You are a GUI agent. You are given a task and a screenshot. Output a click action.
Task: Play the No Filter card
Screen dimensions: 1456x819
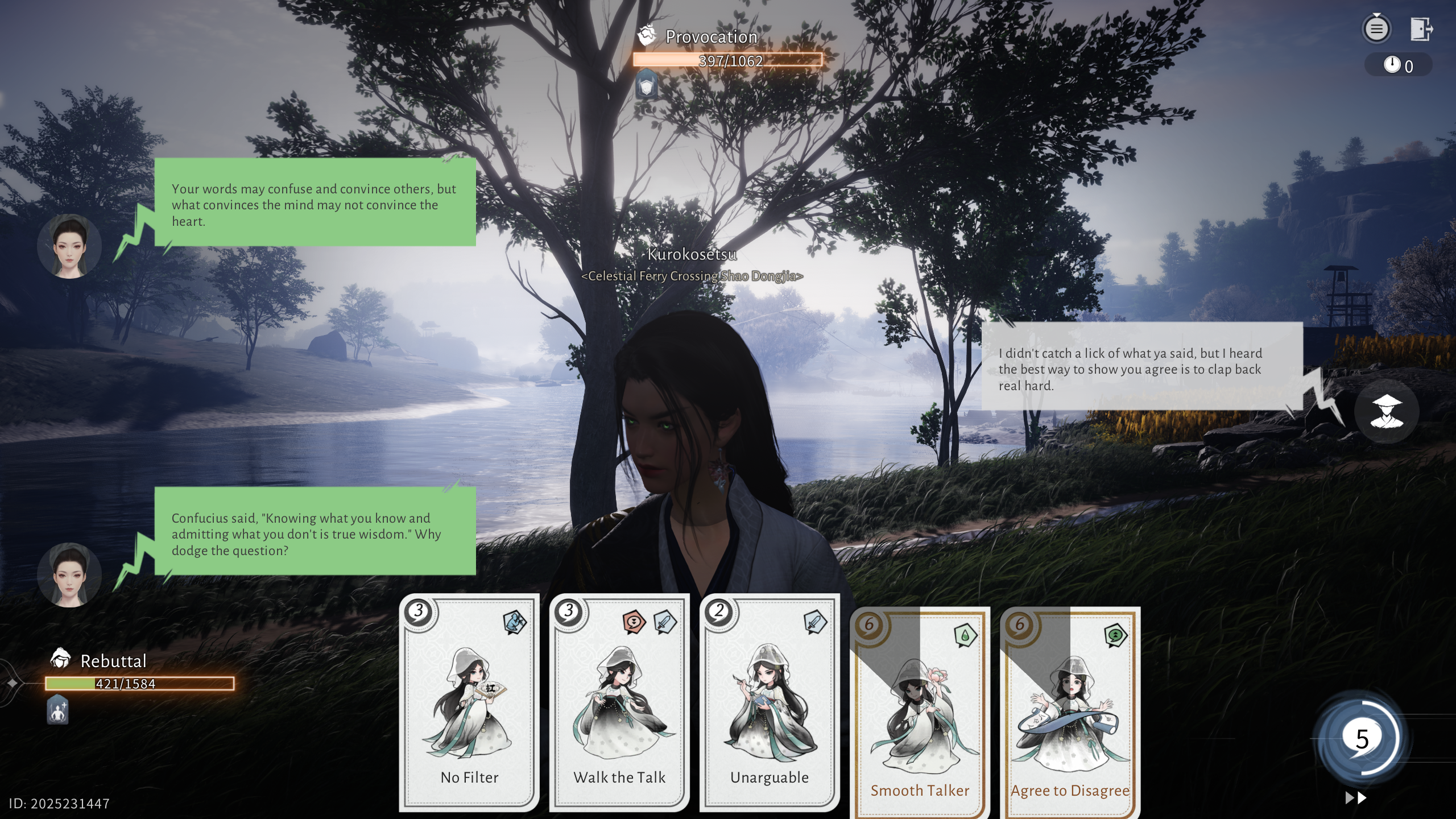[x=469, y=702]
